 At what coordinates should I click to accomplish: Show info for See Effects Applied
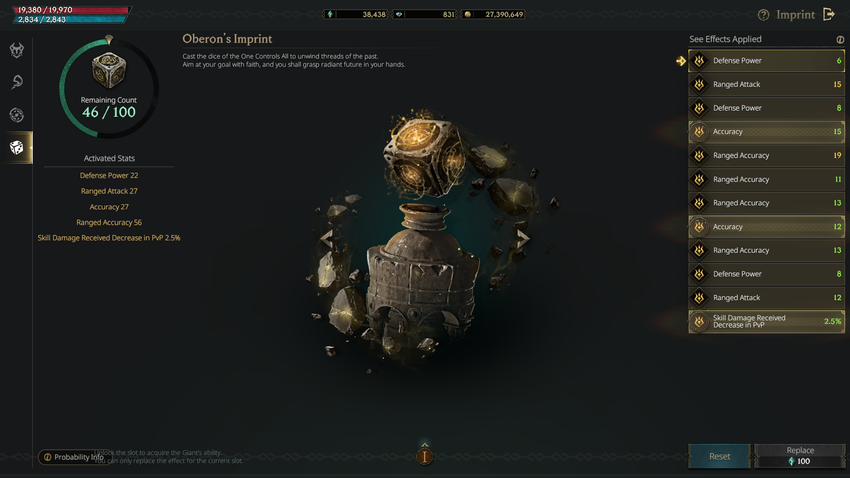point(840,40)
